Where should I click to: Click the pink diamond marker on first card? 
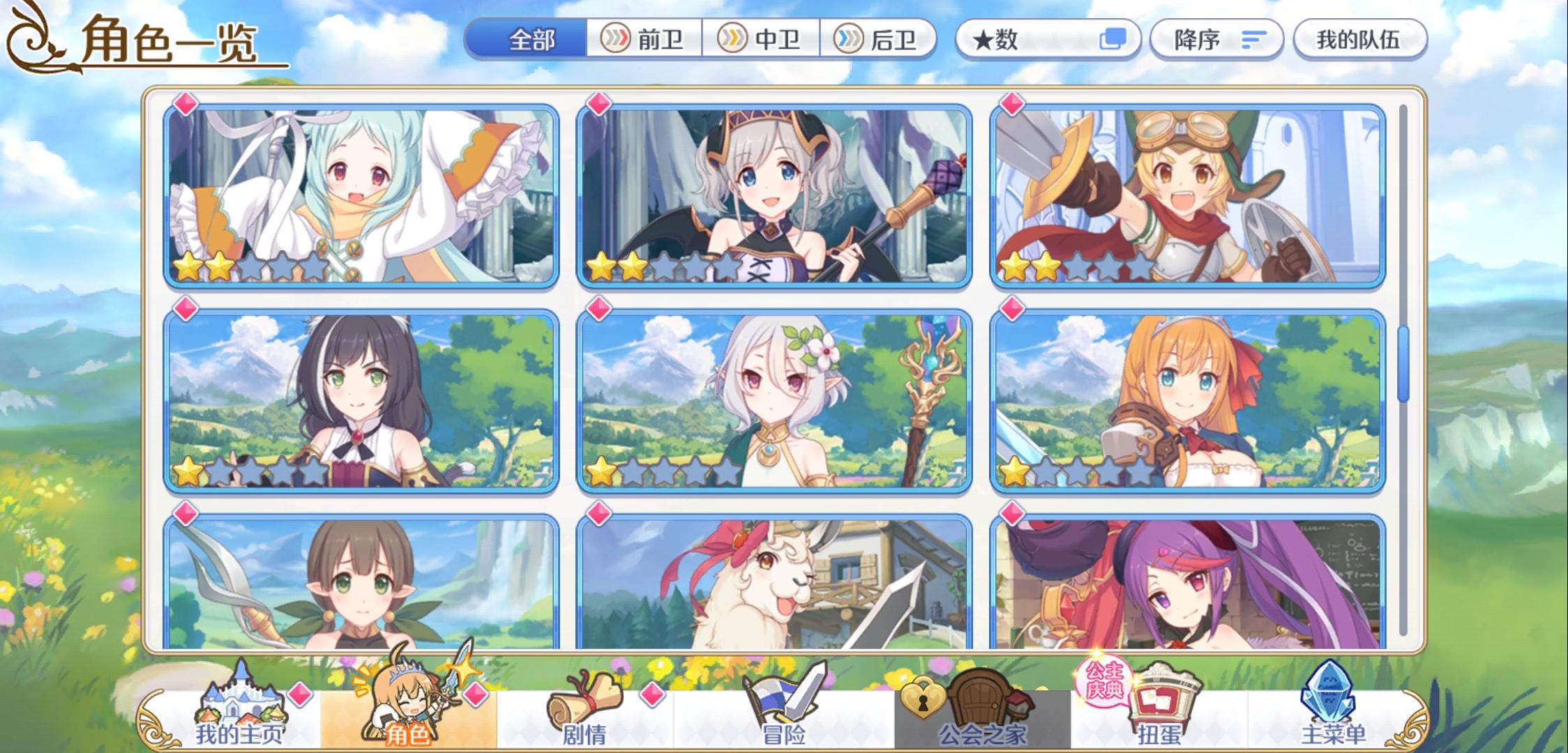point(184,105)
